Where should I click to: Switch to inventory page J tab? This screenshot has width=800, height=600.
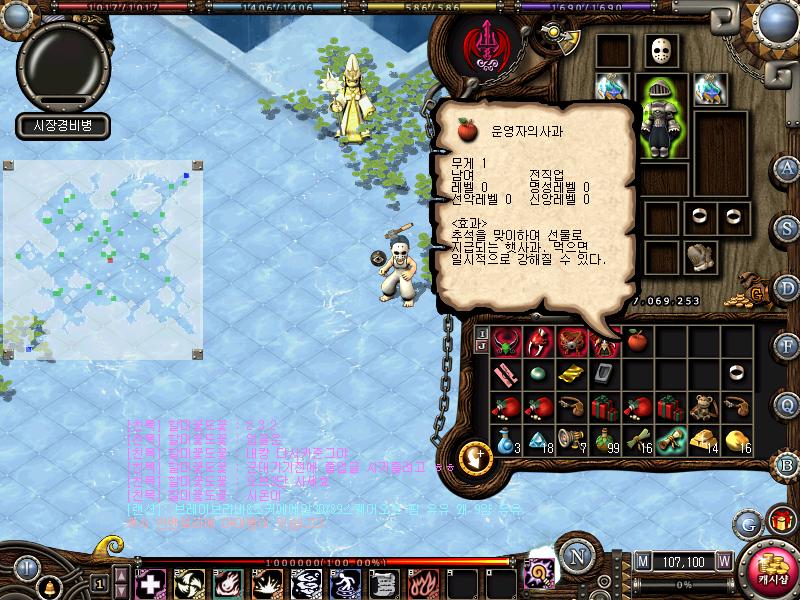click(481, 347)
